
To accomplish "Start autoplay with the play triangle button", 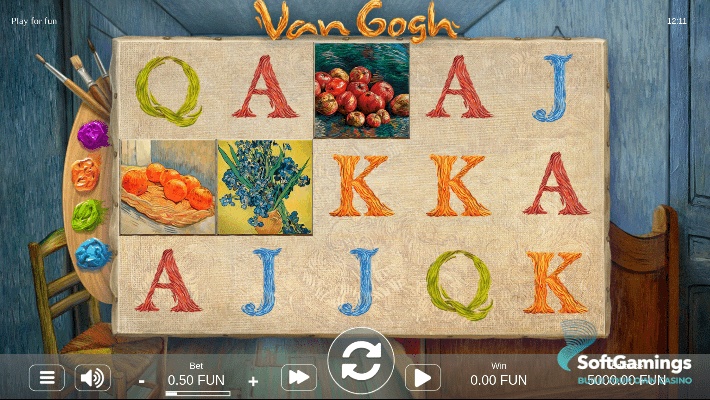I will tap(422, 377).
